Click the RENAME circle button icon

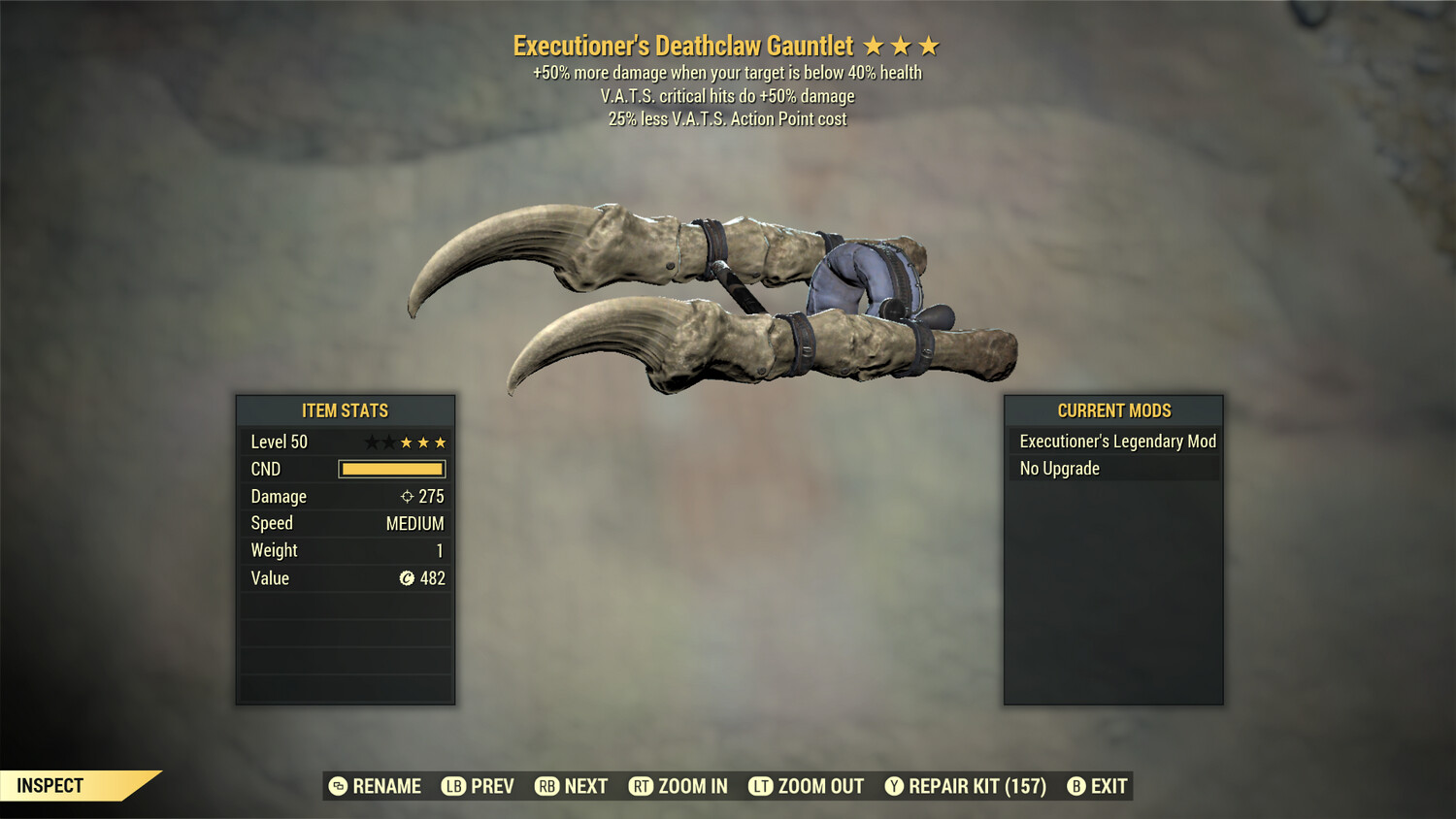pos(338,786)
